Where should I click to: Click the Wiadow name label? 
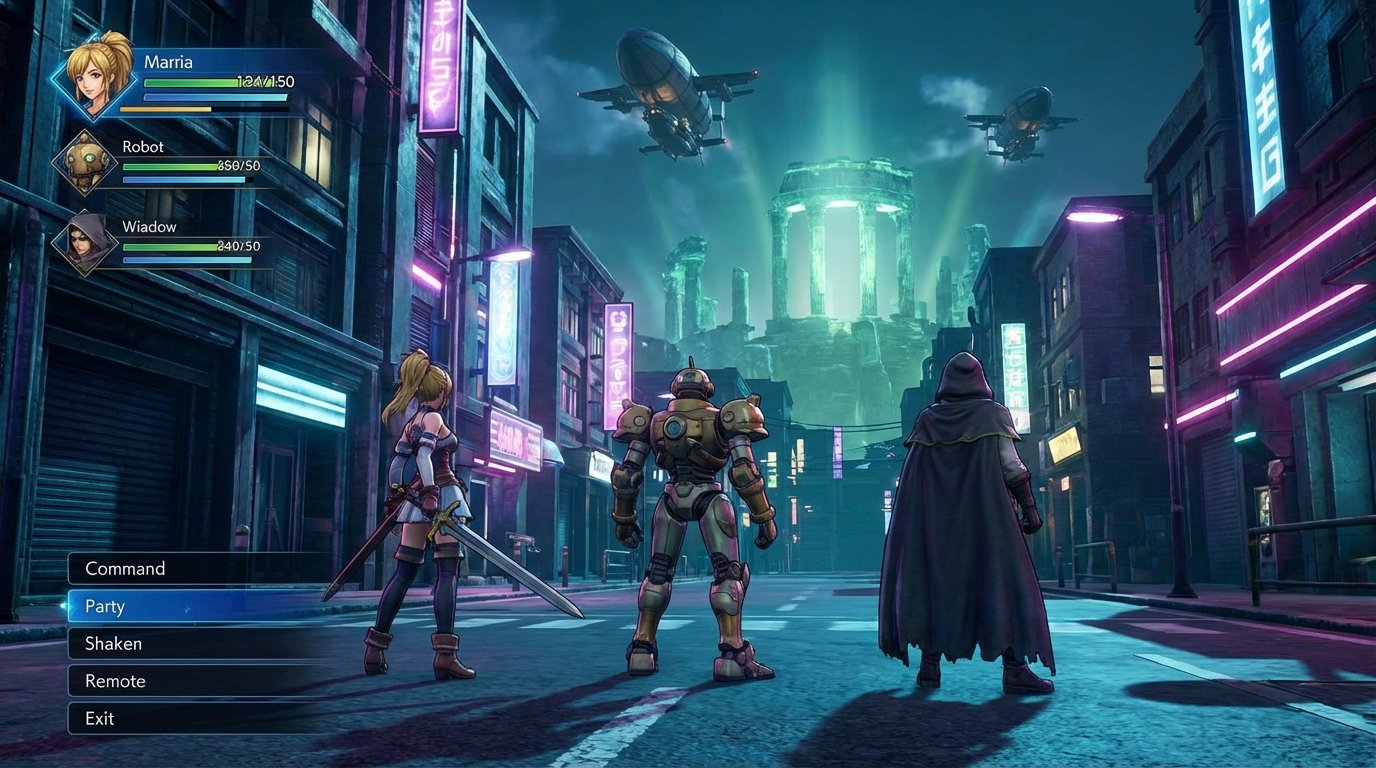(150, 227)
